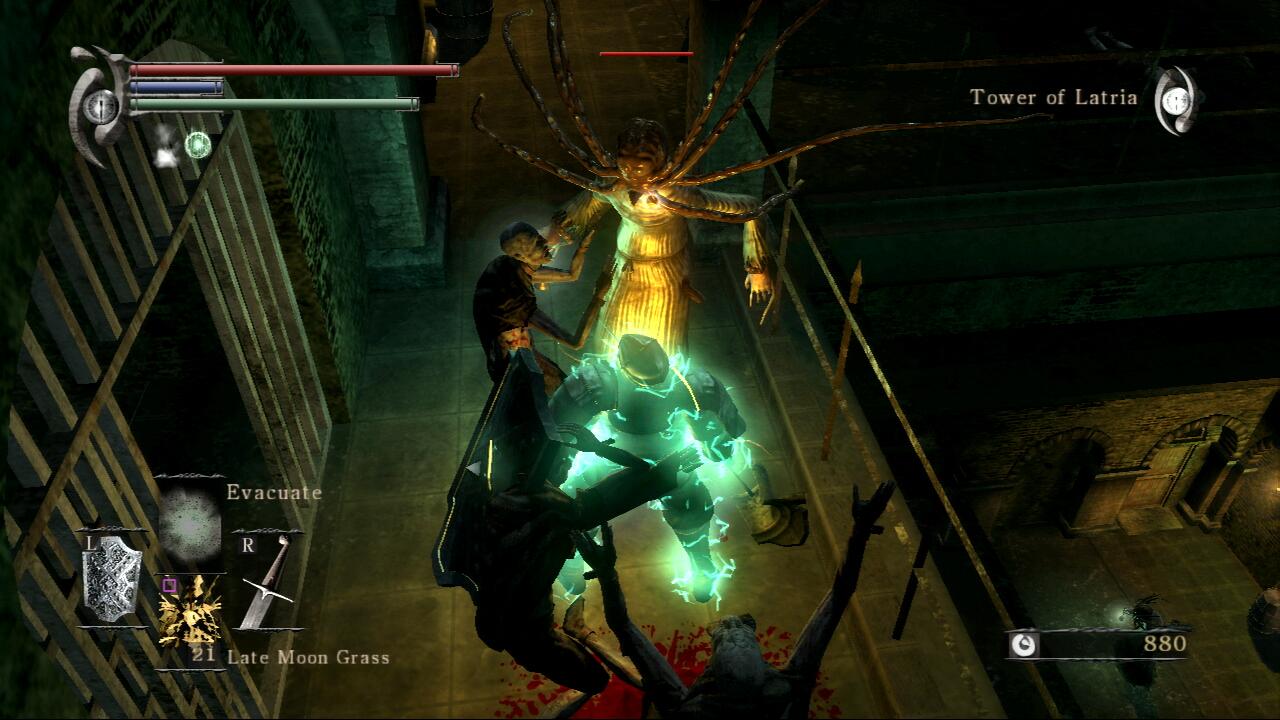
Task: Select the Evacuate spell slot
Action: (x=190, y=524)
